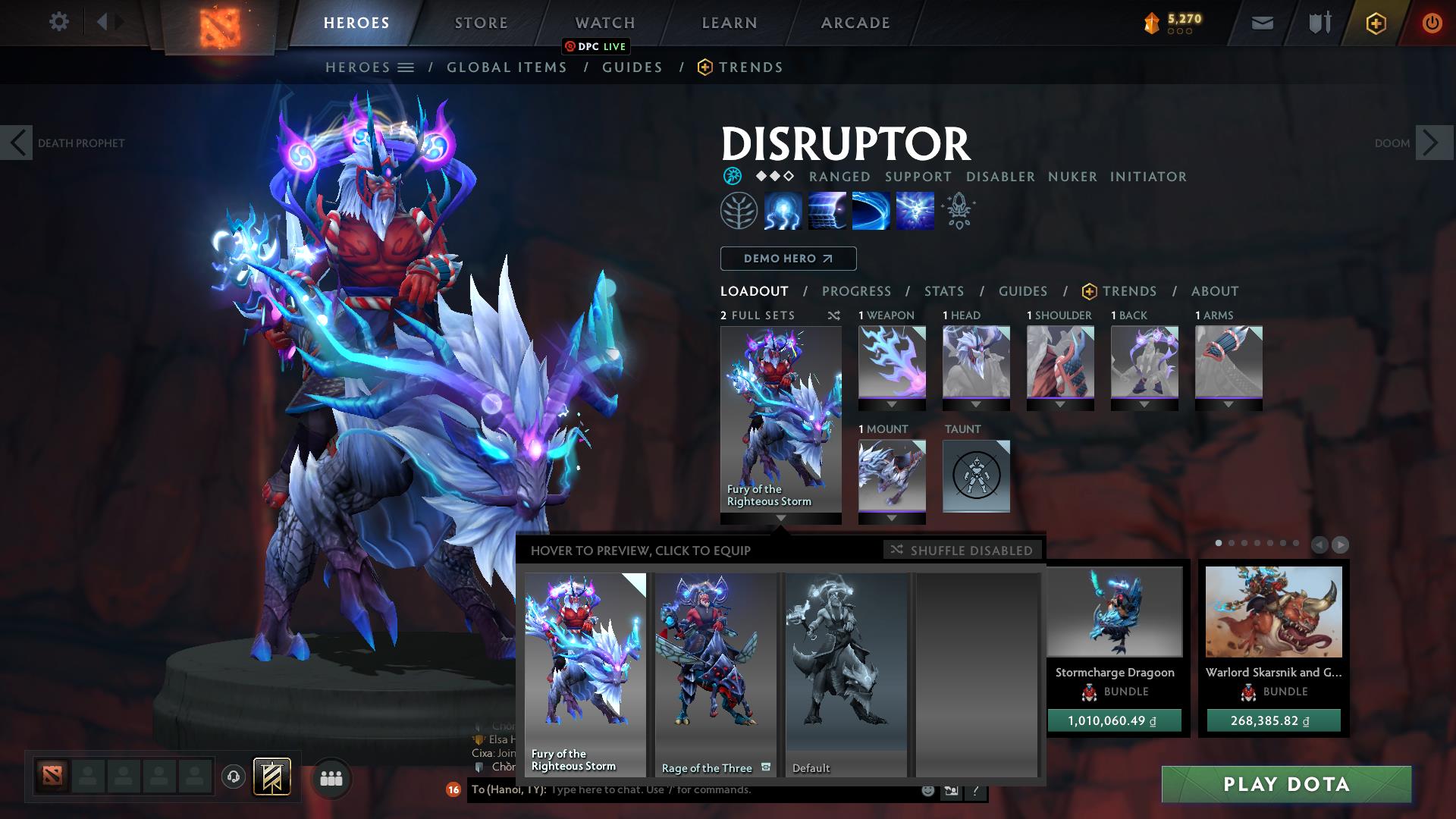Switch to the Stats tab
This screenshot has height=819, width=1456.
click(x=943, y=291)
